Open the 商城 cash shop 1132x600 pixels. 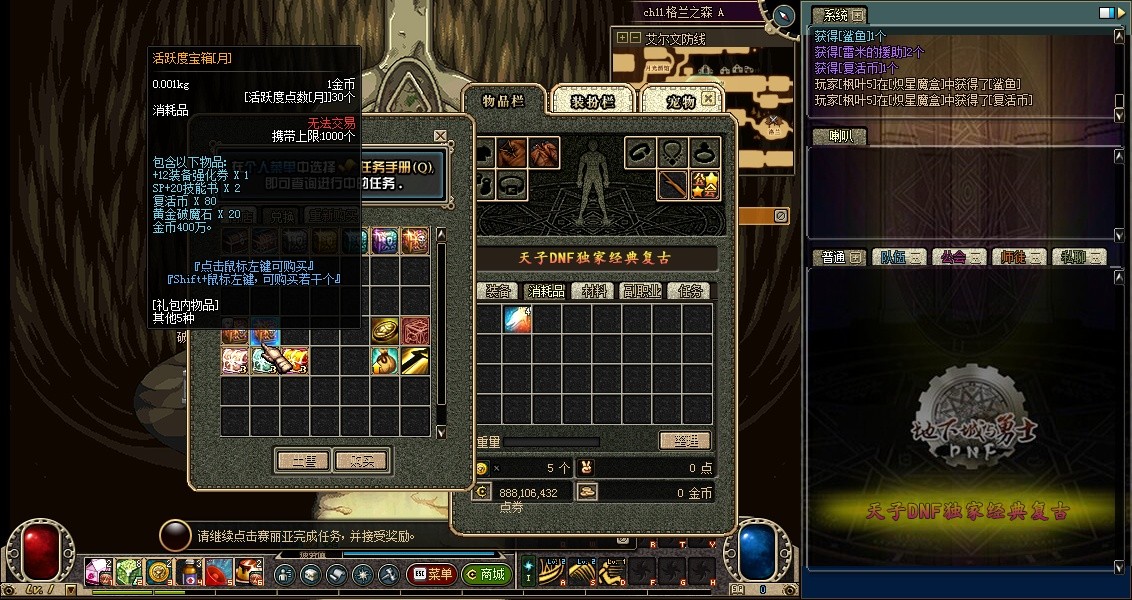click(x=487, y=574)
